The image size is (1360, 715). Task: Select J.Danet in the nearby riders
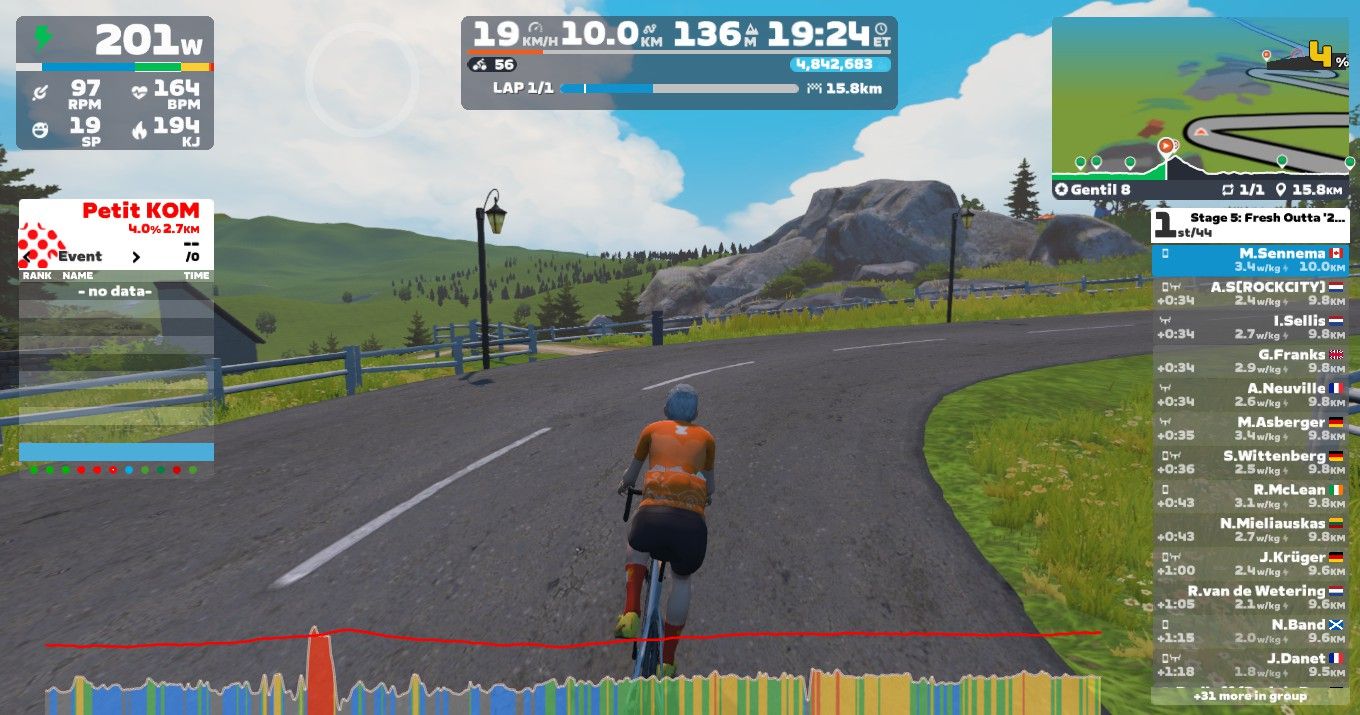[1250, 665]
